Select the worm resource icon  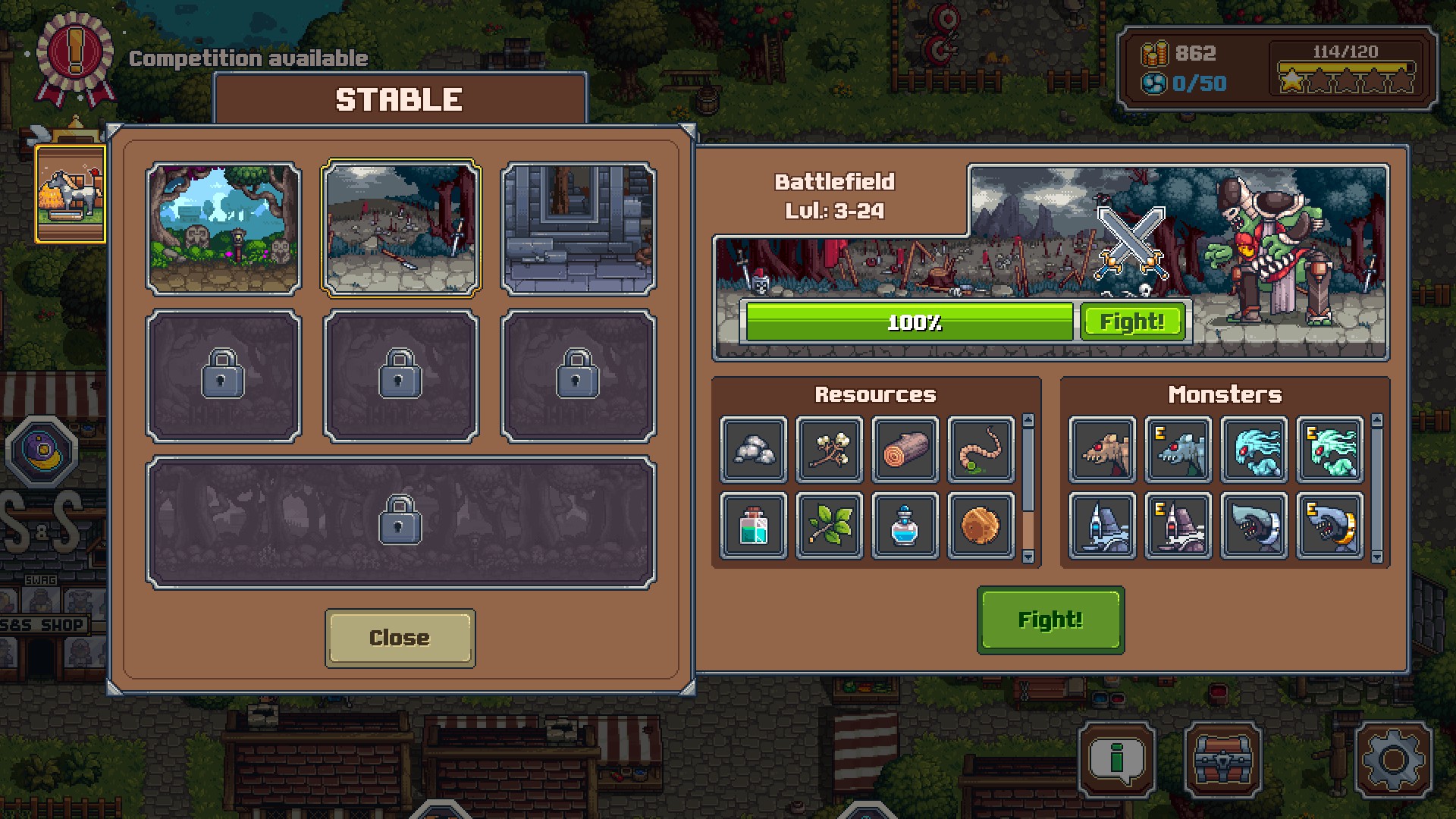point(981,450)
